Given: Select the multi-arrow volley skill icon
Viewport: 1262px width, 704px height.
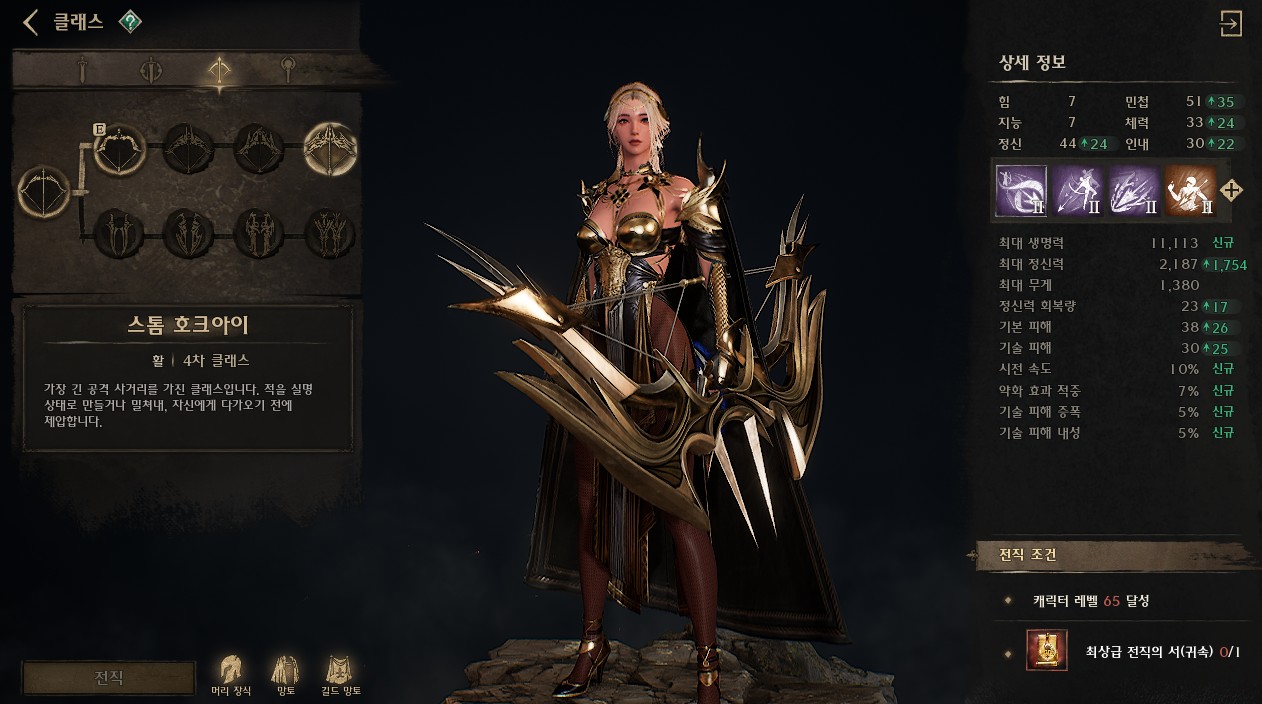Looking at the screenshot, I should coord(1134,190).
